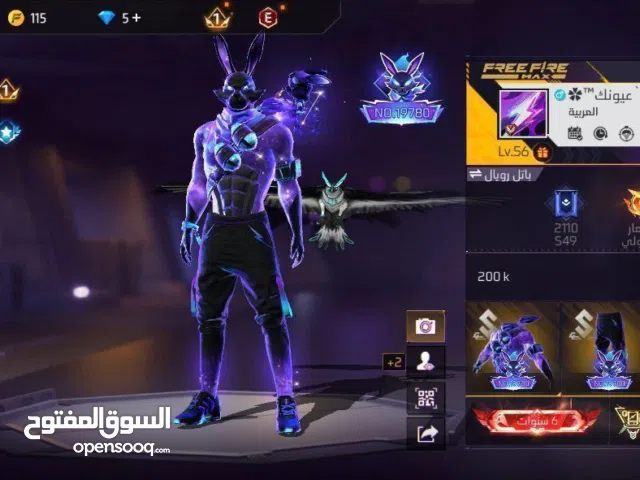
Task: Share the profile with the arrow button
Action: tap(425, 432)
